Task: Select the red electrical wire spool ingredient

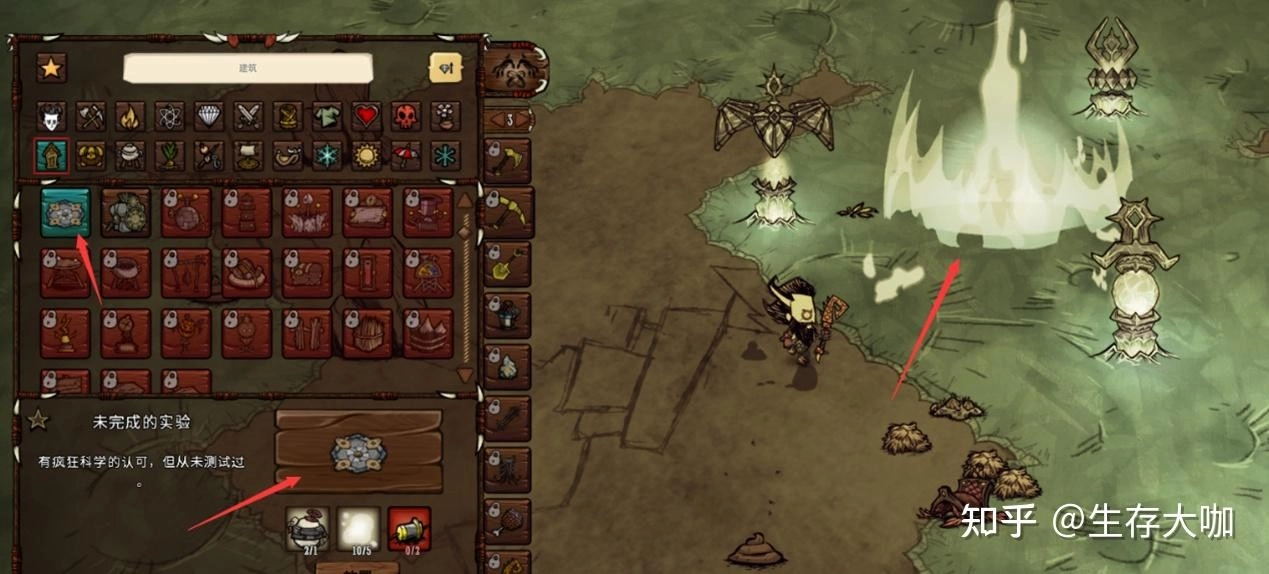Action: (x=409, y=527)
